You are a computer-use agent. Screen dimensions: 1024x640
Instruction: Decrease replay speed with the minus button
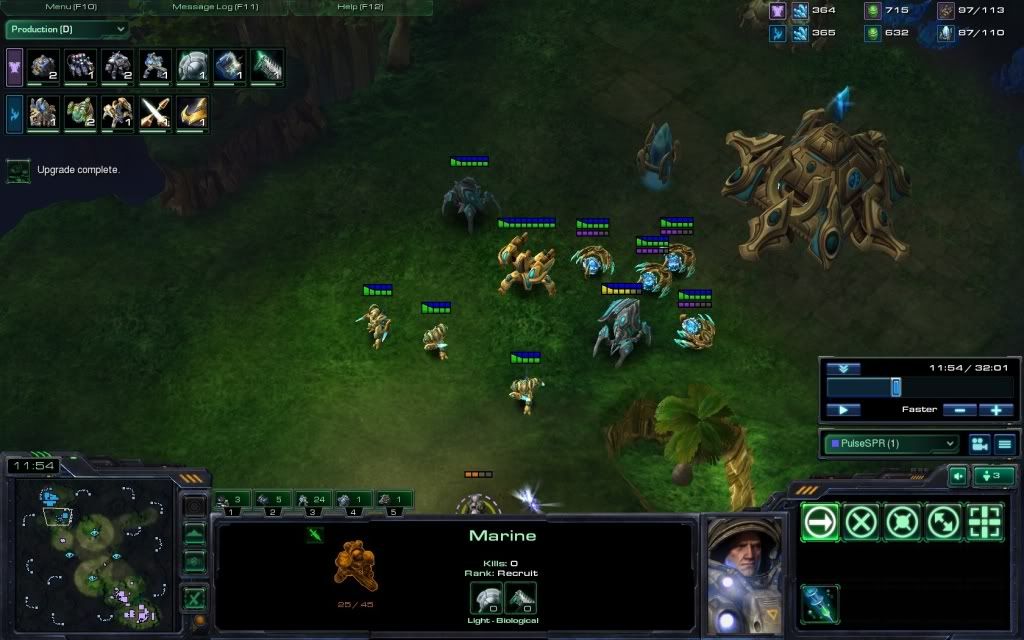[x=960, y=410]
